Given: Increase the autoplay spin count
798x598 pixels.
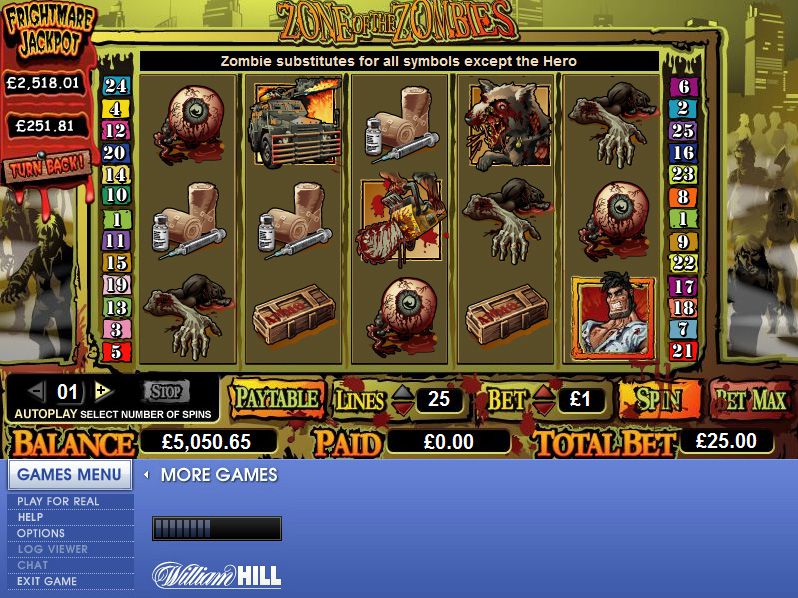Looking at the screenshot, I should 101,391.
